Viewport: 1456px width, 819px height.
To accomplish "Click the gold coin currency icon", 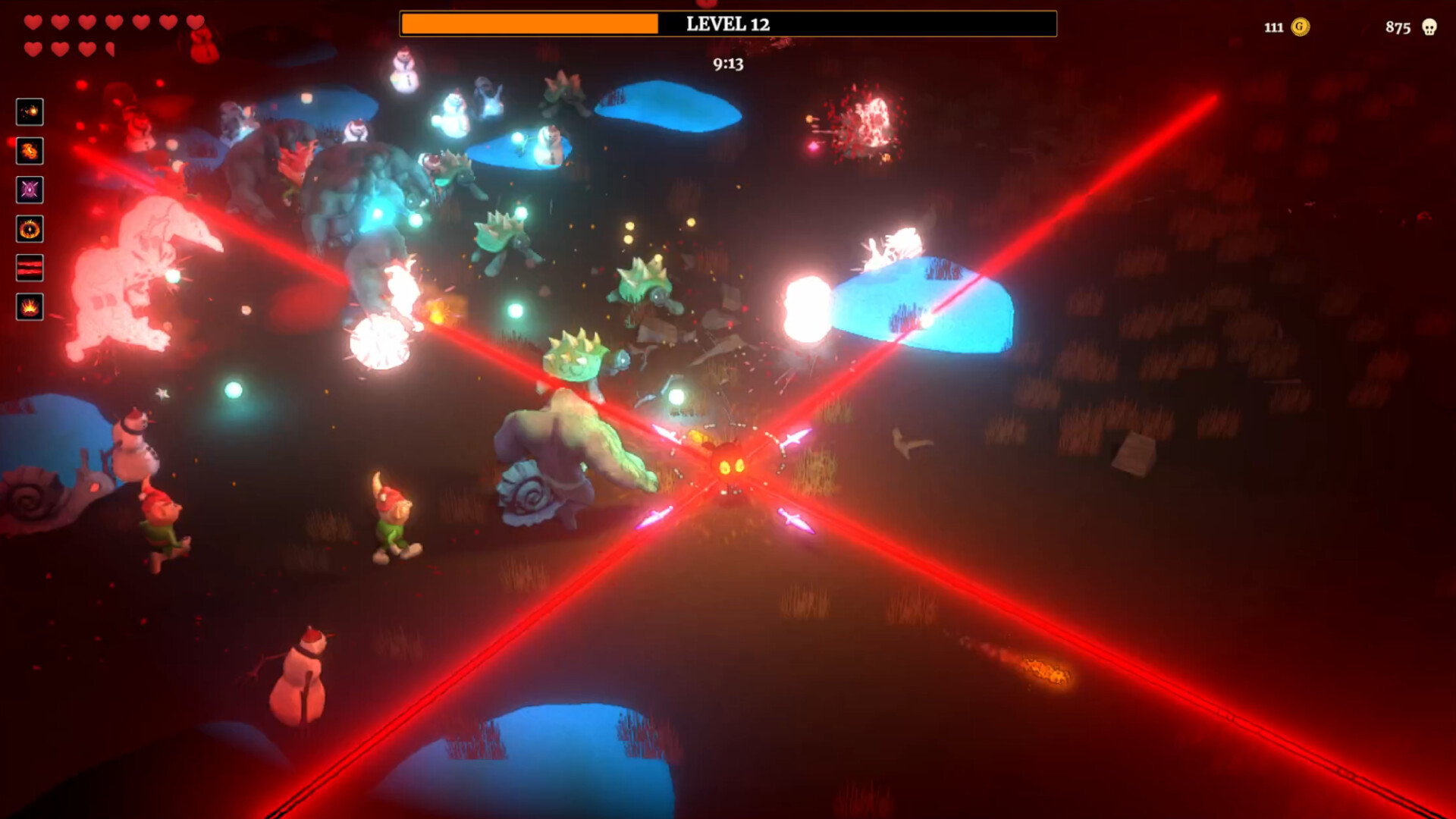I will click(x=1299, y=28).
